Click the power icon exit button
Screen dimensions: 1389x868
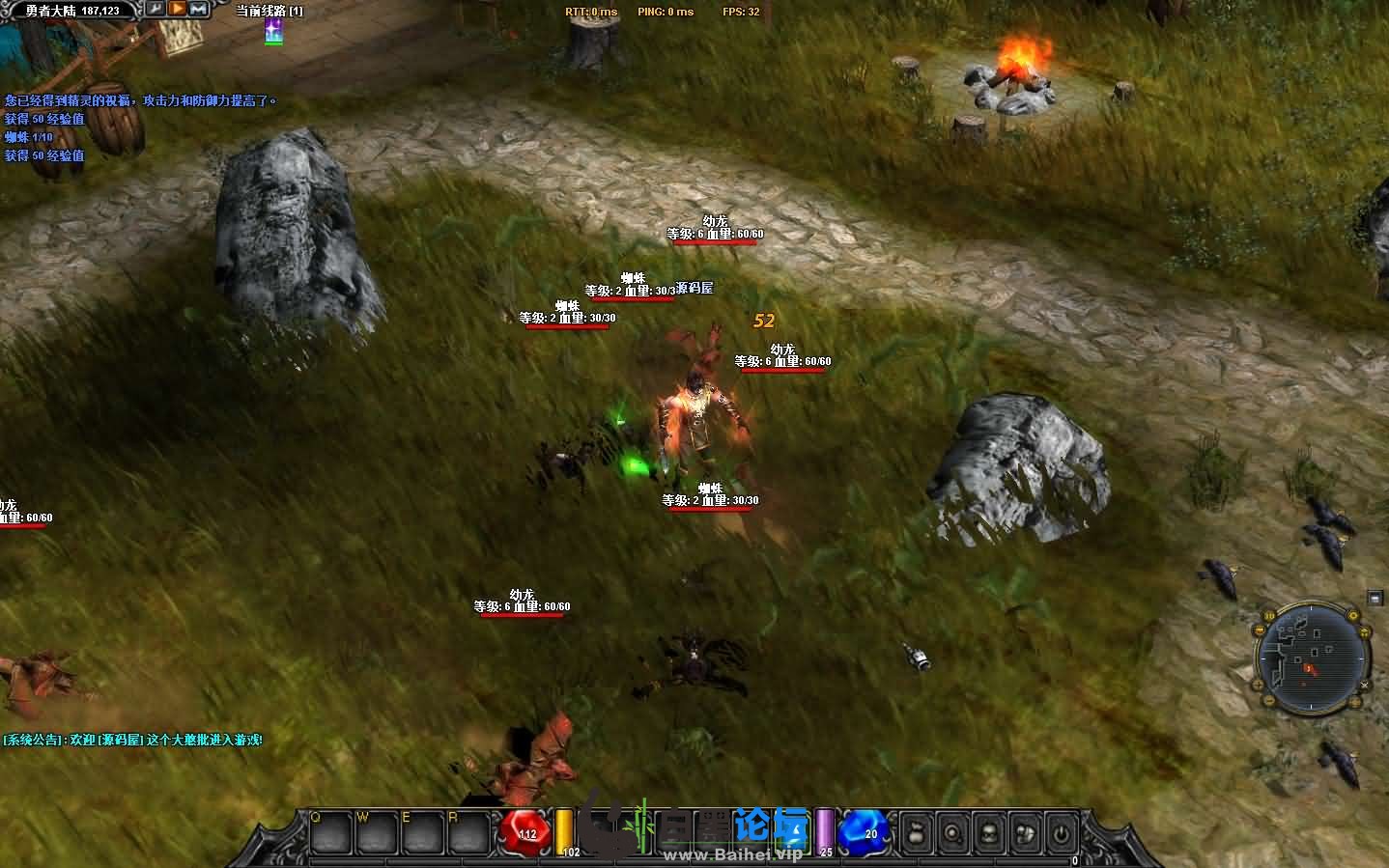point(1061,831)
